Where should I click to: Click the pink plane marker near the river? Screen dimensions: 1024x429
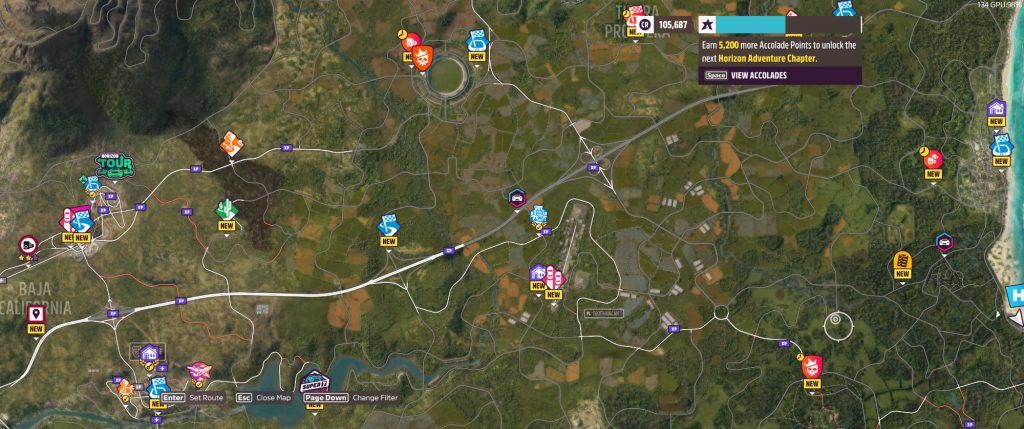point(198,371)
